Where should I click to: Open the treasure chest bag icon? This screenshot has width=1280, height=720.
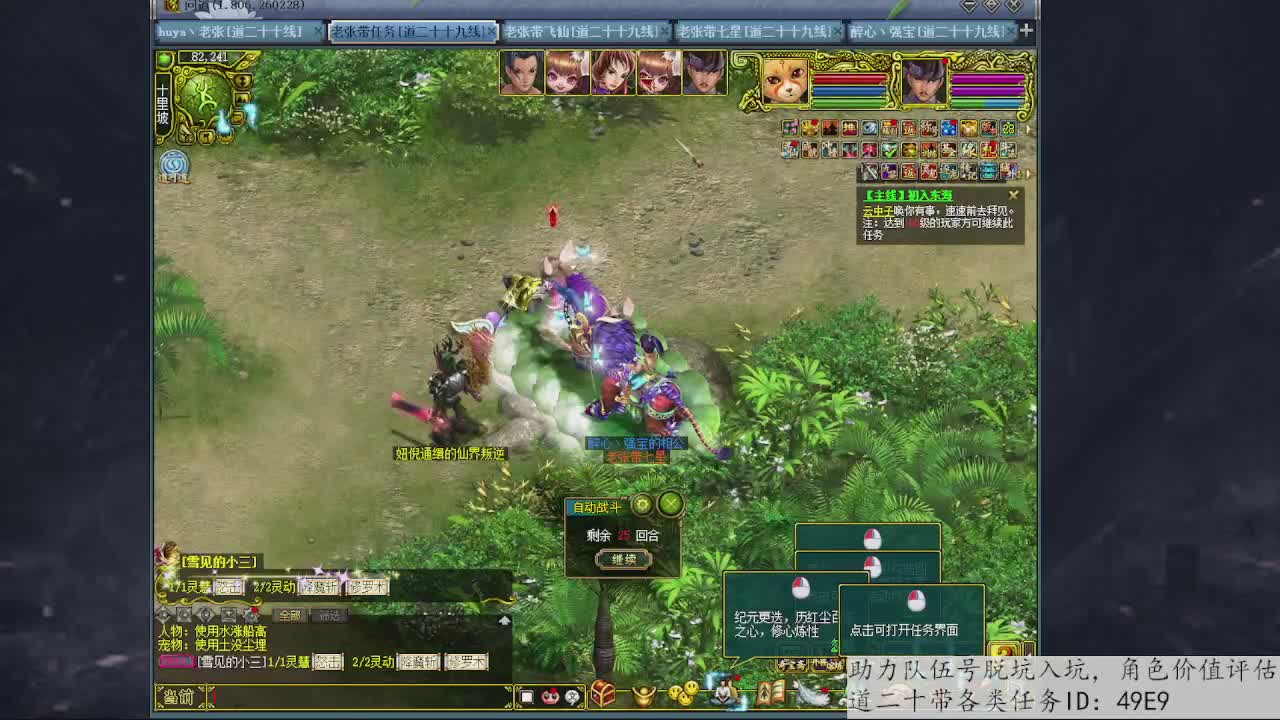tap(602, 693)
